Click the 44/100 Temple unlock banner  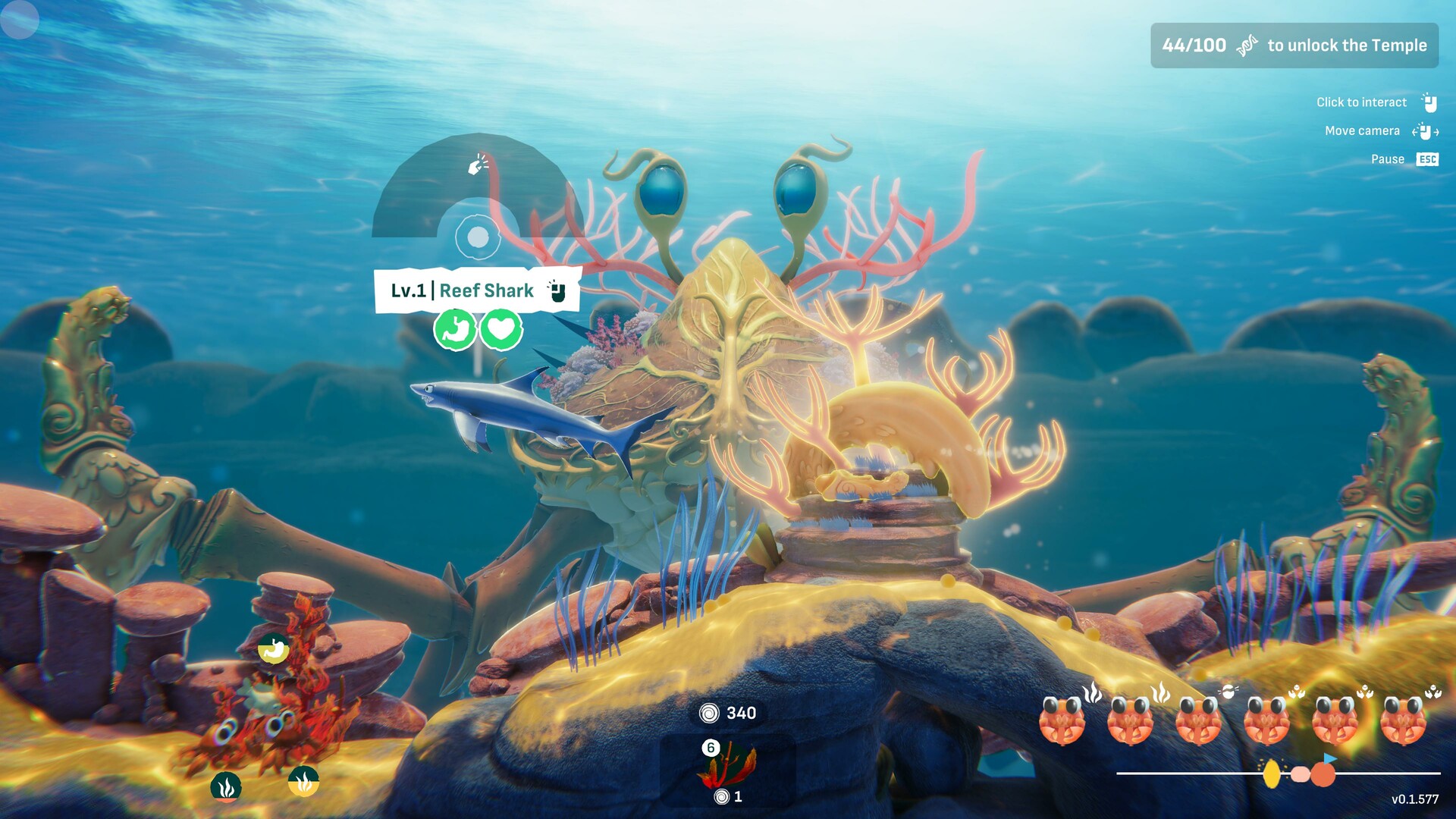pos(1294,45)
